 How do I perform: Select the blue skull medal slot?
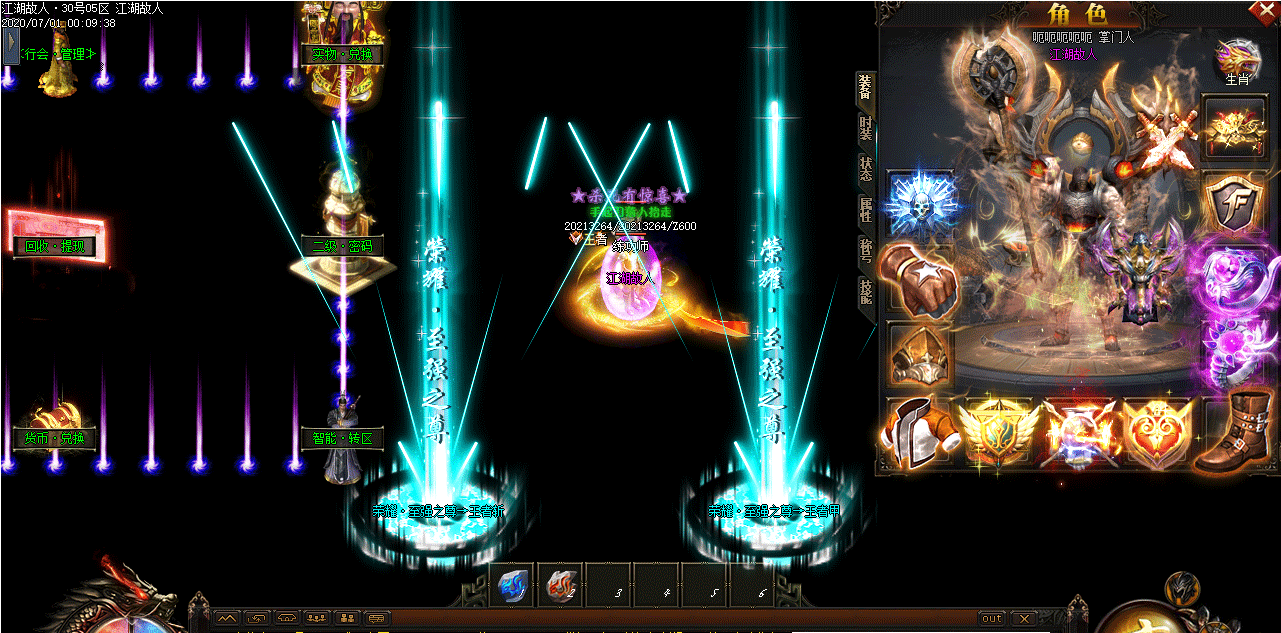(921, 204)
